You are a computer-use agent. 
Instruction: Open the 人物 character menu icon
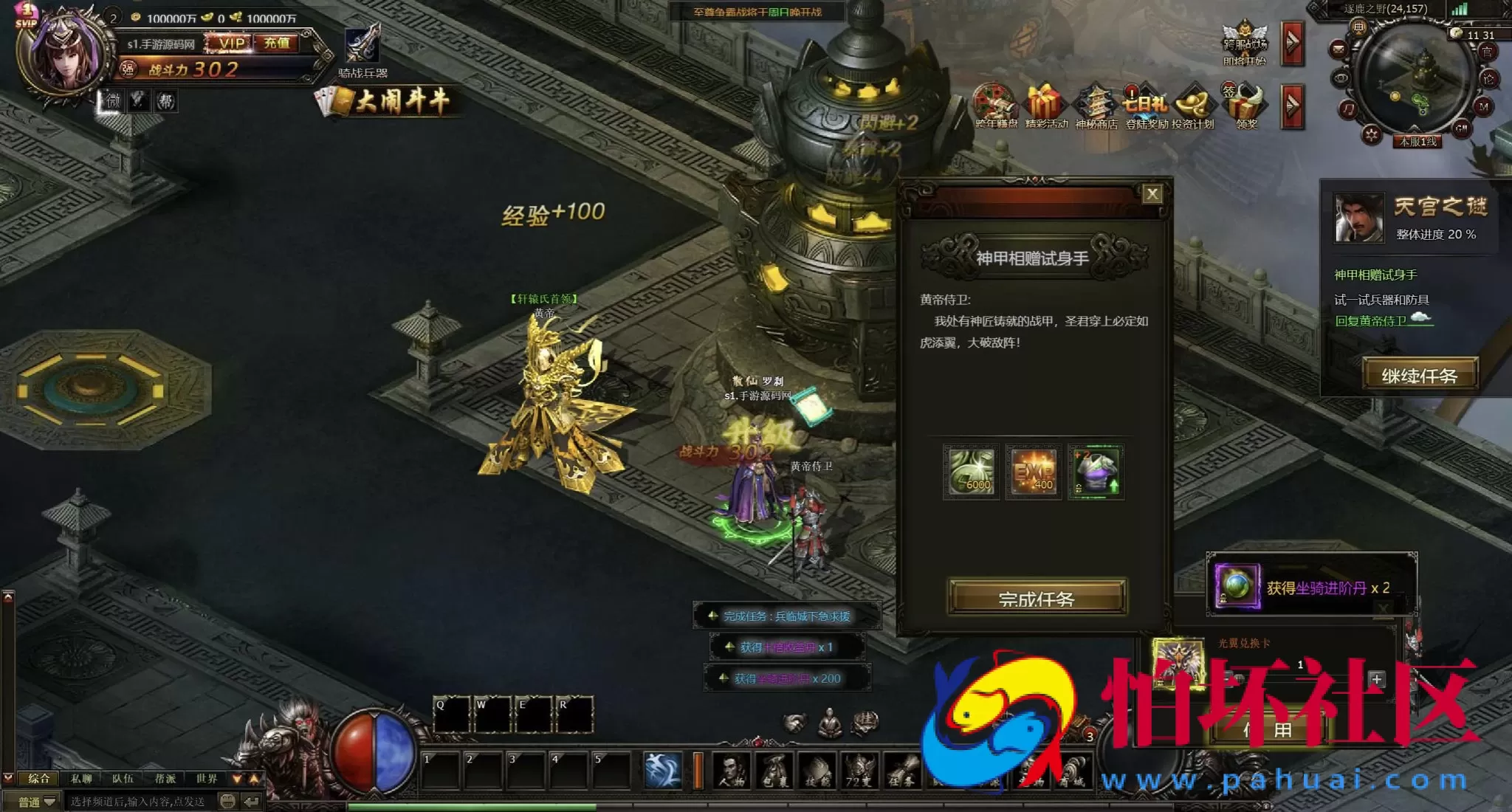(x=732, y=771)
